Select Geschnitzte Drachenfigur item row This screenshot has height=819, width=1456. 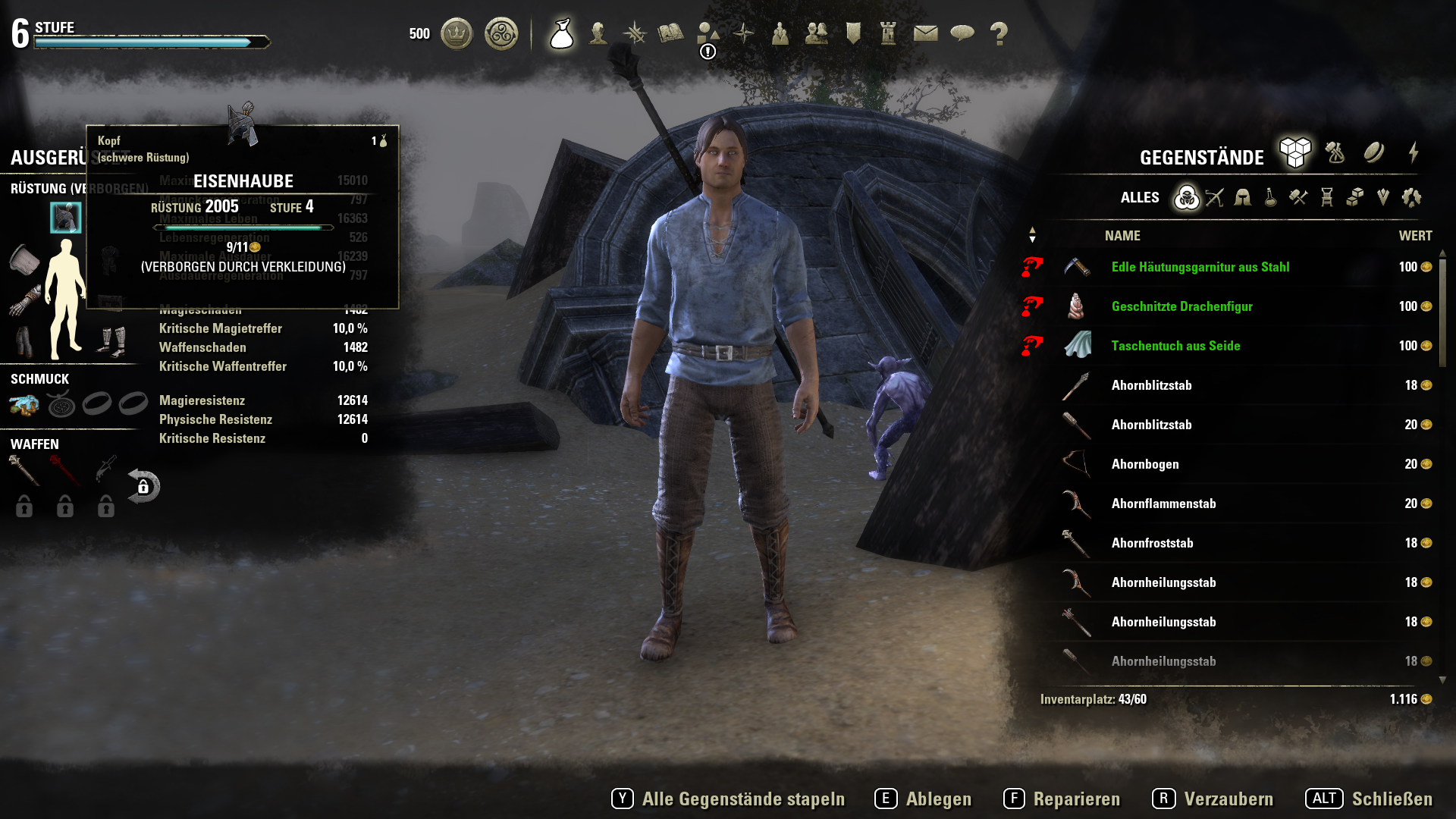coord(1181,306)
